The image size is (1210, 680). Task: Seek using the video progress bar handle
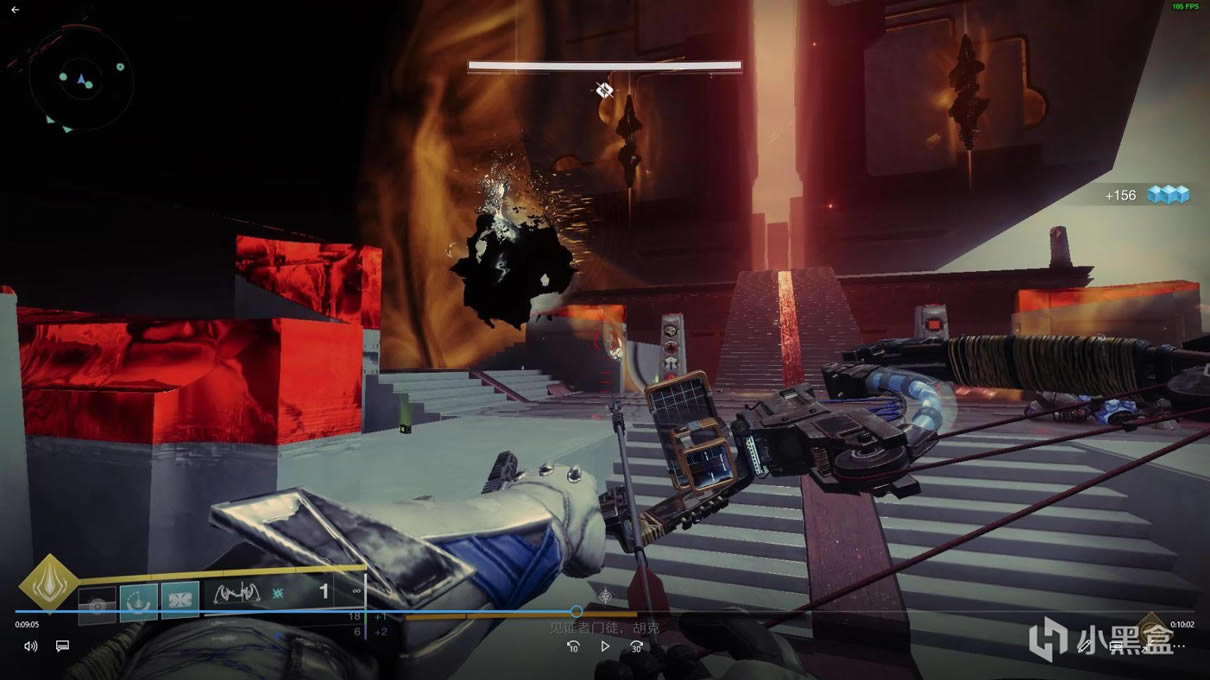(x=576, y=611)
